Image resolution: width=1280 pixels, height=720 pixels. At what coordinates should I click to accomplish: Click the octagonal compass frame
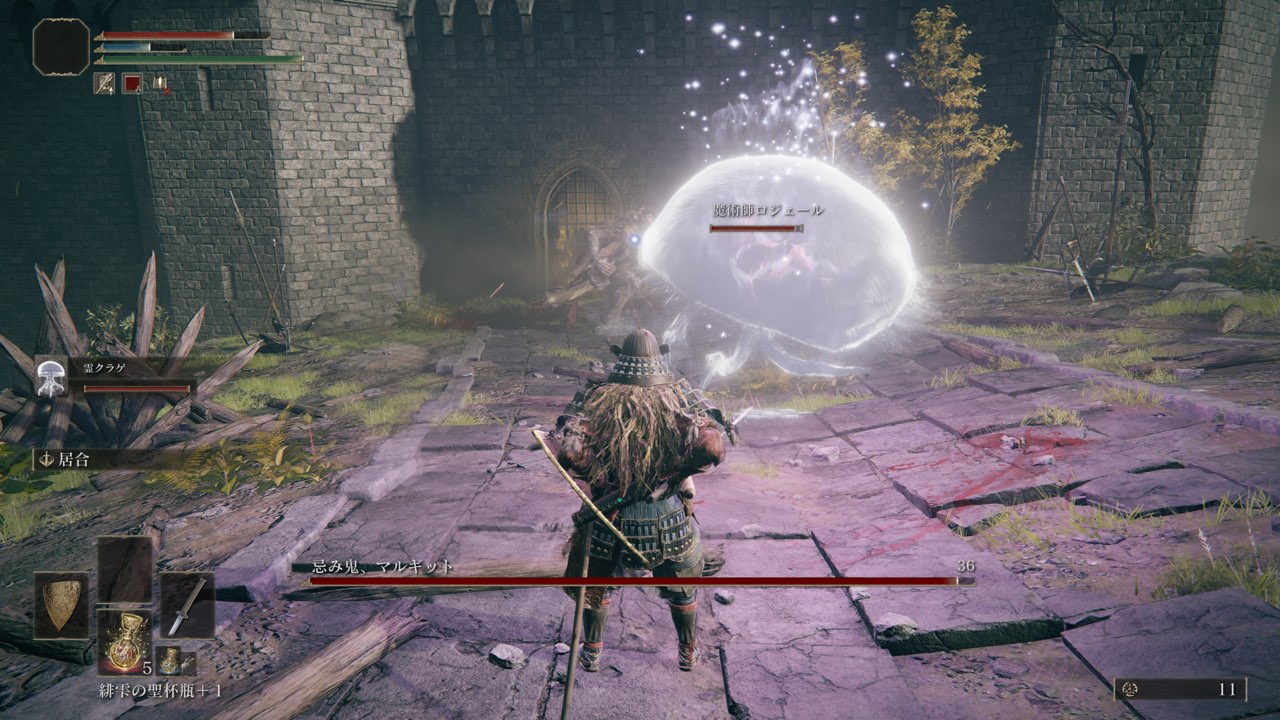coord(61,47)
